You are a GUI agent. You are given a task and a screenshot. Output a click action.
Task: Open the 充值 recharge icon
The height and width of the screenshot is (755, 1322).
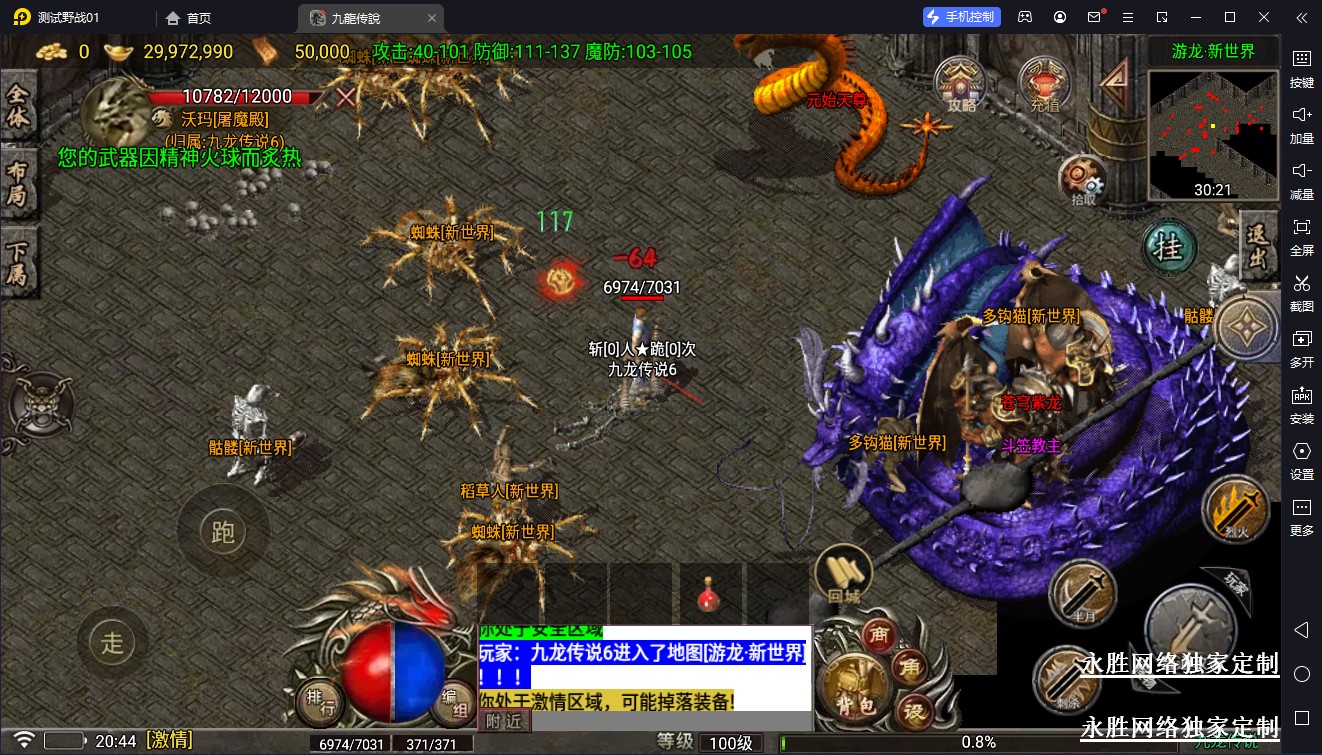click(1044, 83)
